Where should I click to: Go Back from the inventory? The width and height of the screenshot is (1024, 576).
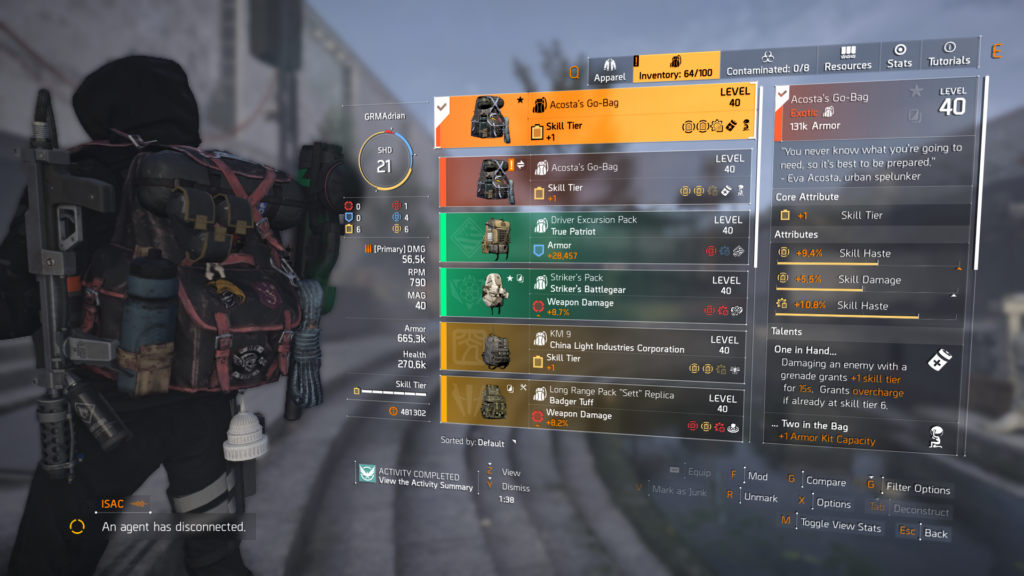tap(935, 533)
